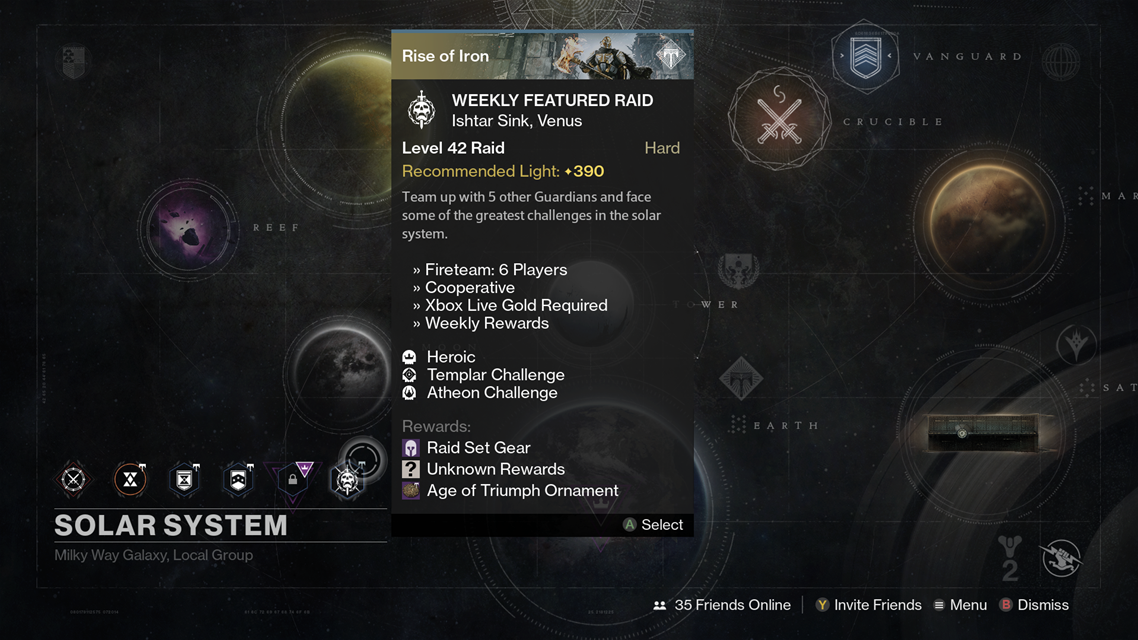This screenshot has height=640, width=1138.
Task: Select the Dreadnaught ship near Saturn
Action: tap(988, 431)
